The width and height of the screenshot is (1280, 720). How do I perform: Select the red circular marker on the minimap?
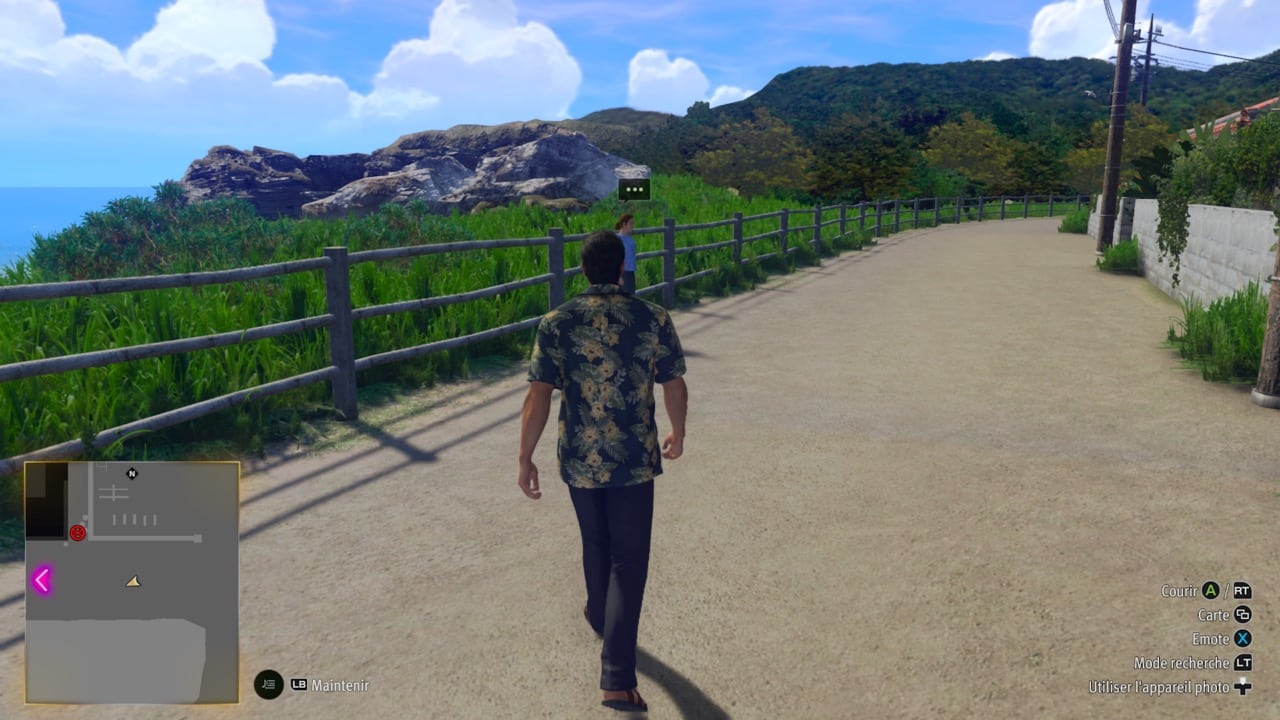click(77, 533)
